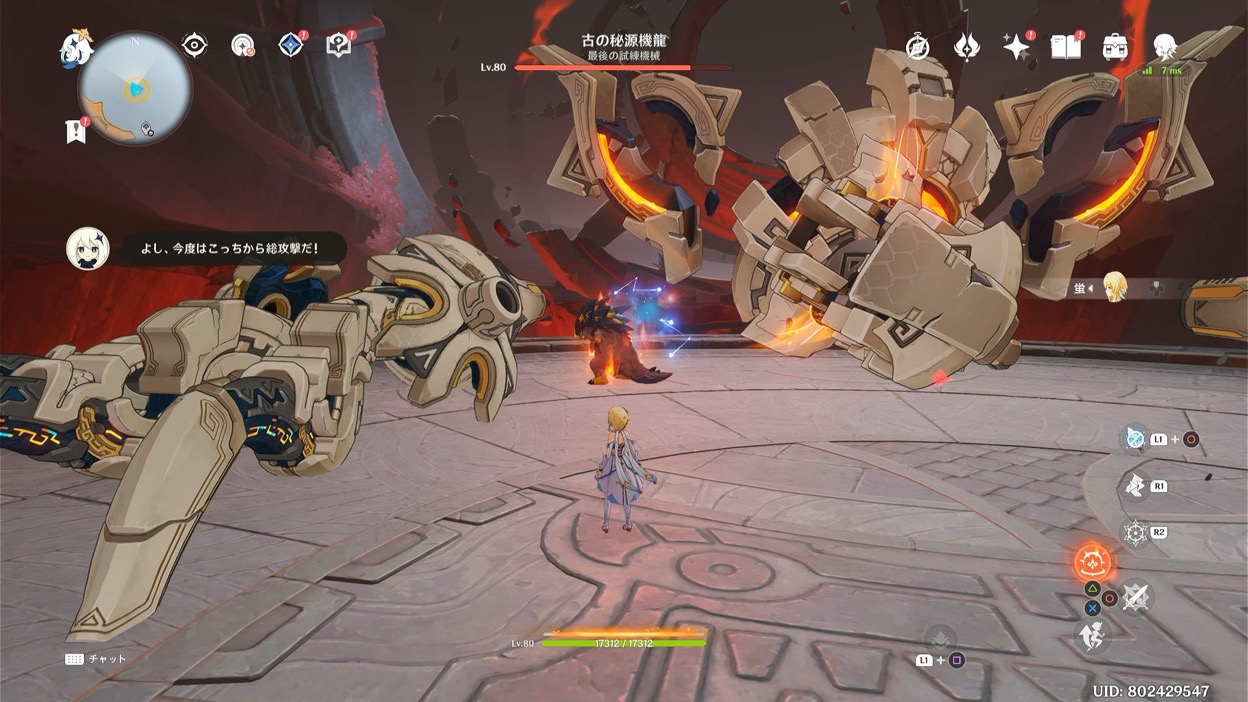Open the adventurer handbook book icon

pos(1066,46)
